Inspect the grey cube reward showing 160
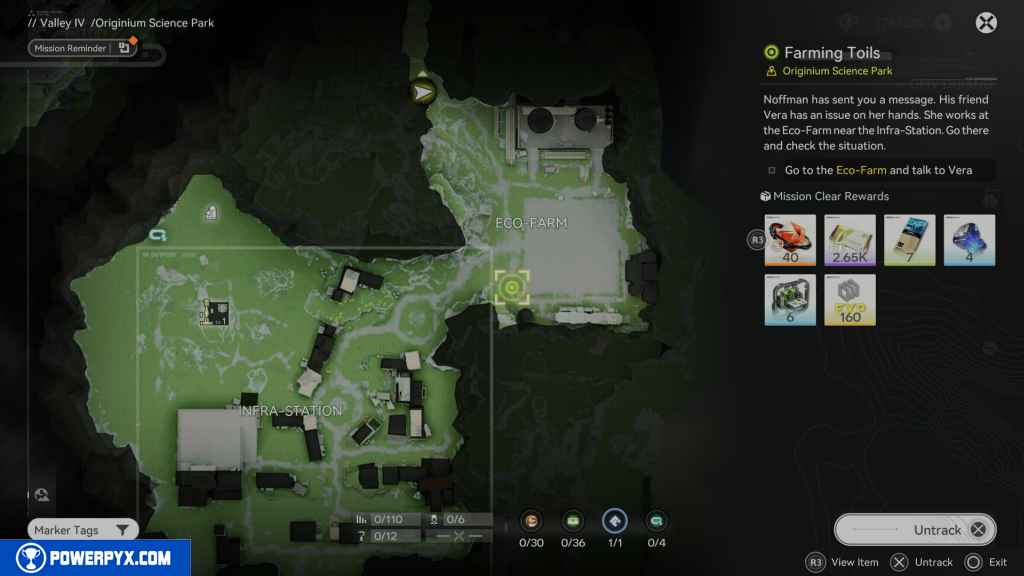Screen dimensions: 1024x576 [850, 300]
